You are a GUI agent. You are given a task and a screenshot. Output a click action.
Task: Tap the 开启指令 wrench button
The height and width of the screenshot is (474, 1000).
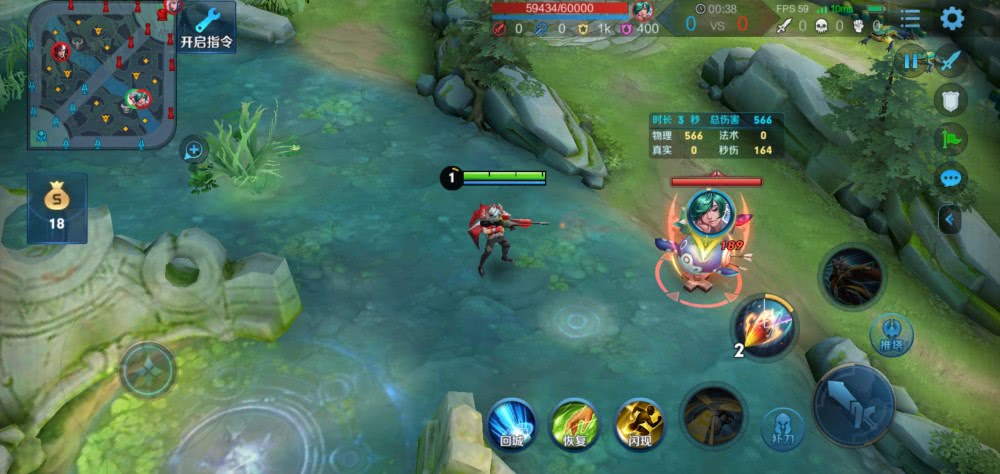[207, 27]
